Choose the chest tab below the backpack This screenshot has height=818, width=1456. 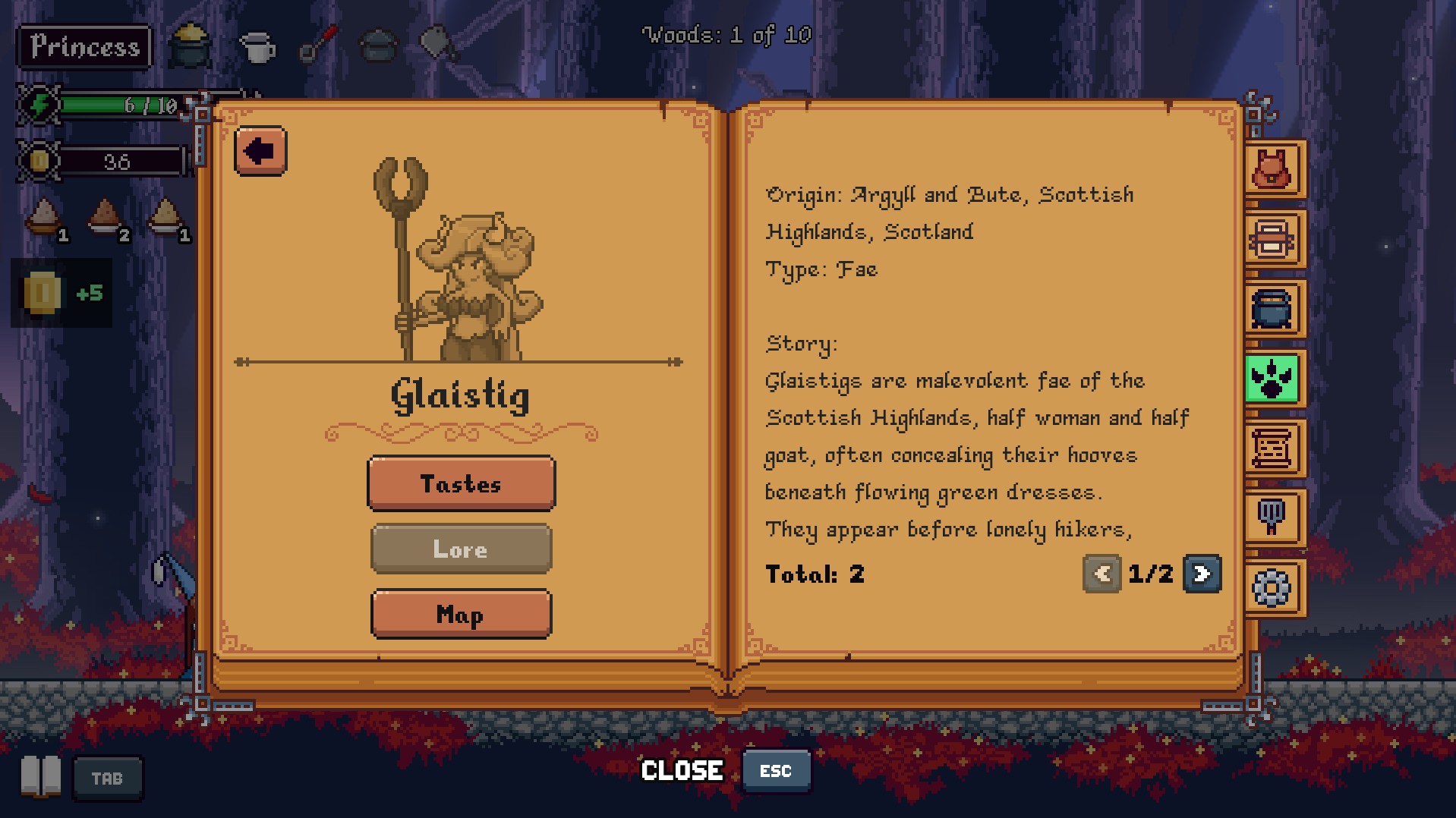tap(1273, 239)
